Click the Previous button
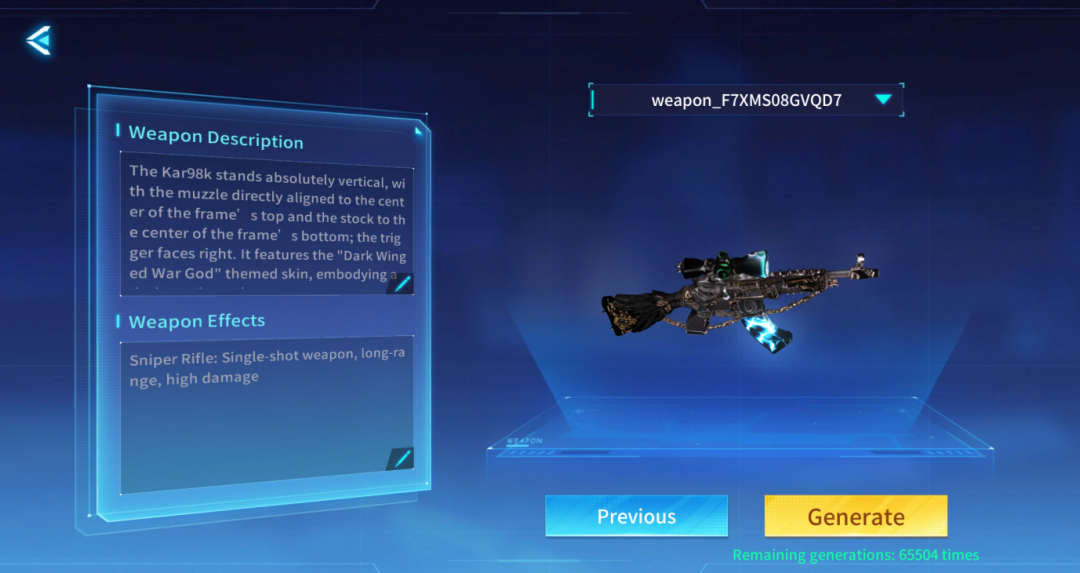 [x=636, y=516]
